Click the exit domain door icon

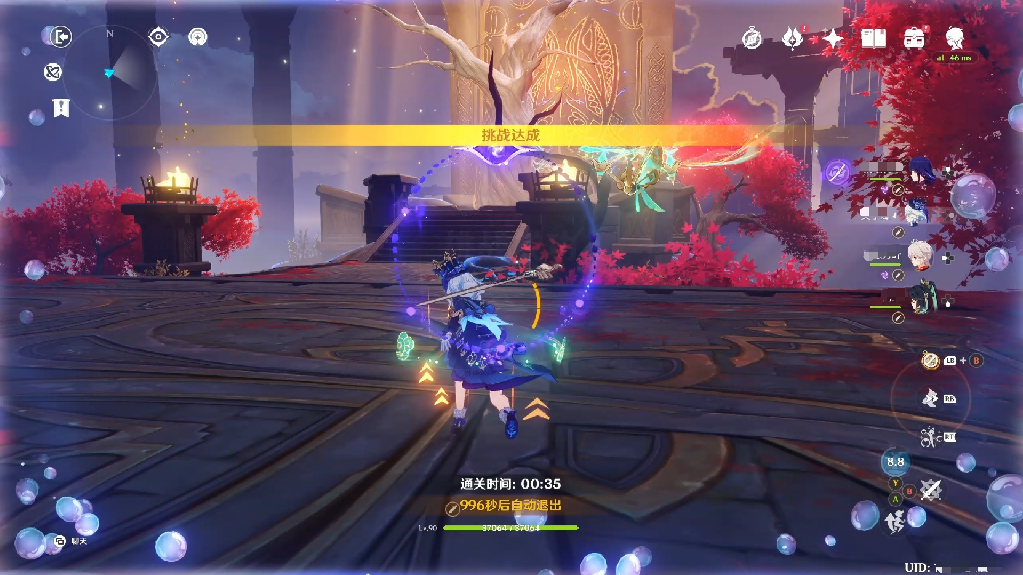(62, 37)
